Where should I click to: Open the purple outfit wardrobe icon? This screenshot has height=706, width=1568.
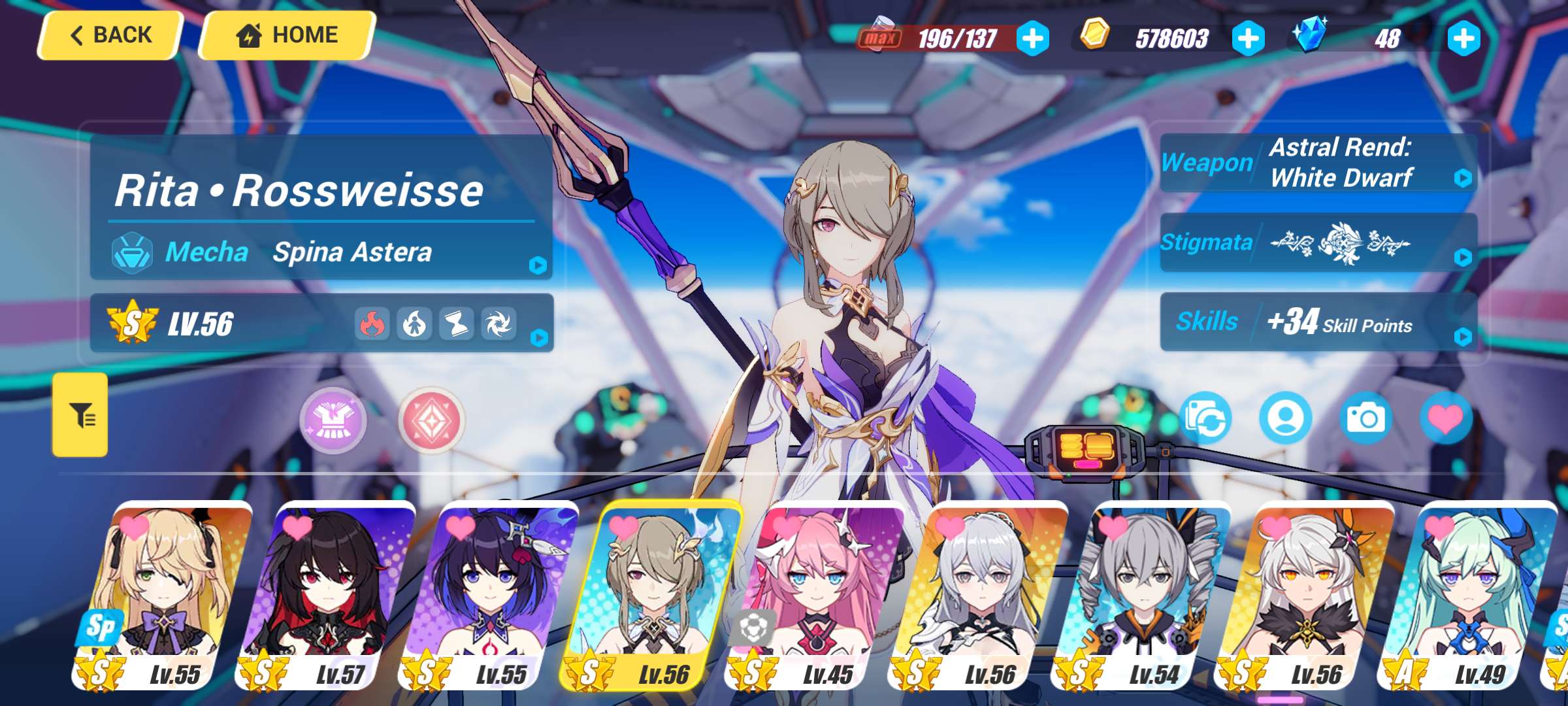click(333, 420)
